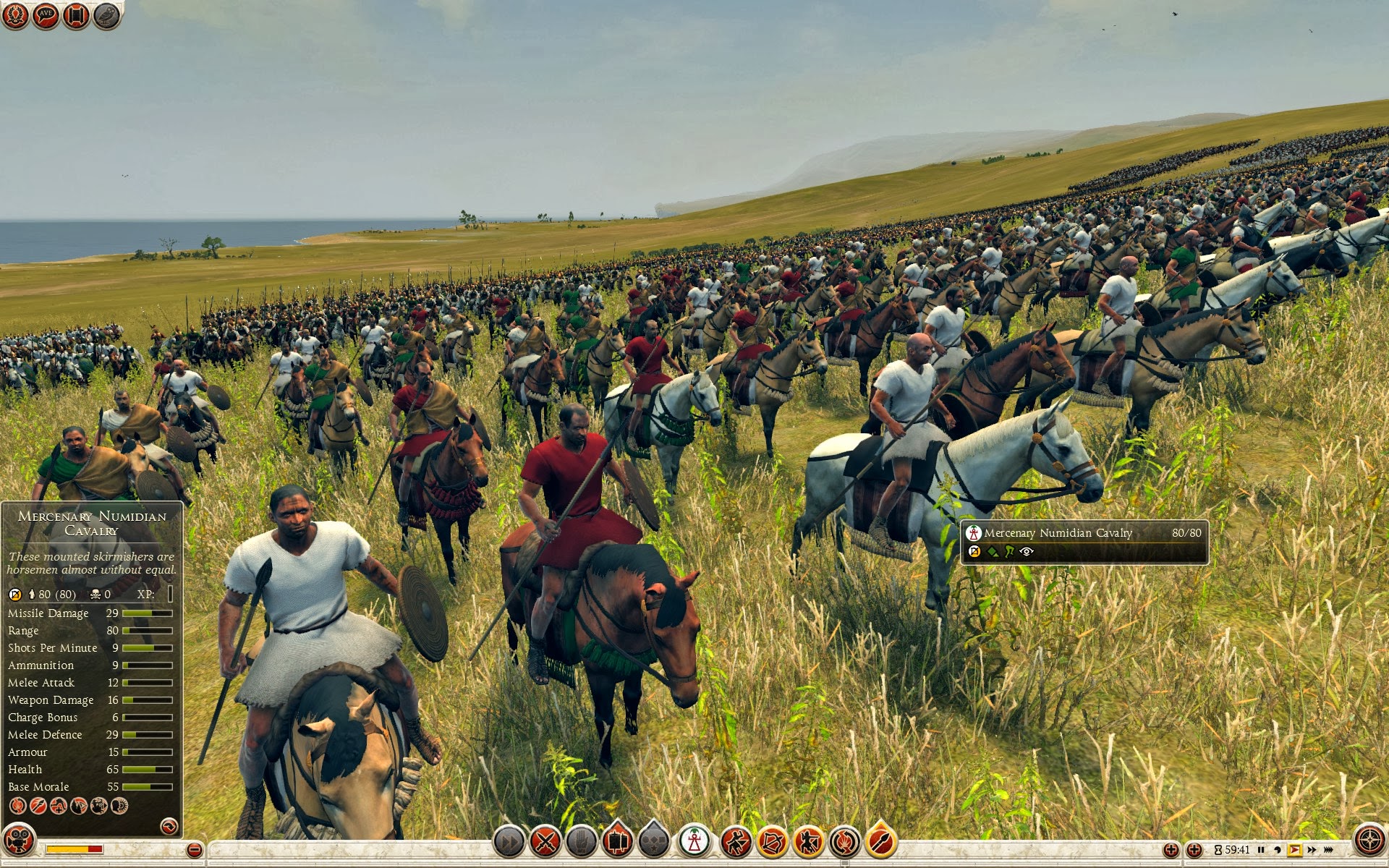1389x868 pixels.
Task: Open the banner formations button
Action: pos(617,841)
